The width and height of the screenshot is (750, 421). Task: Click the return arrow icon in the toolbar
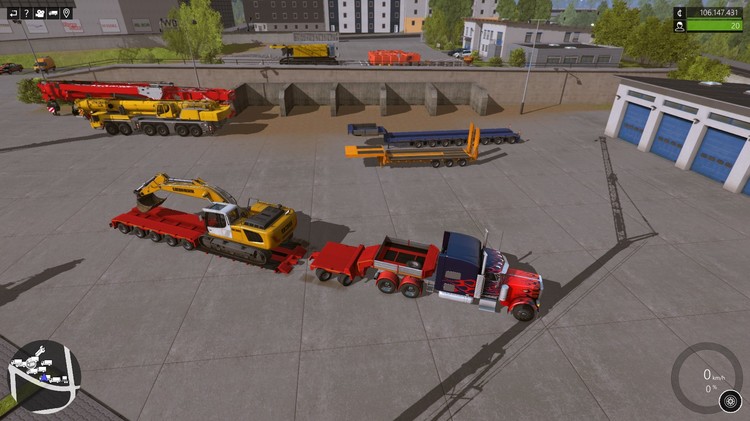point(14,13)
